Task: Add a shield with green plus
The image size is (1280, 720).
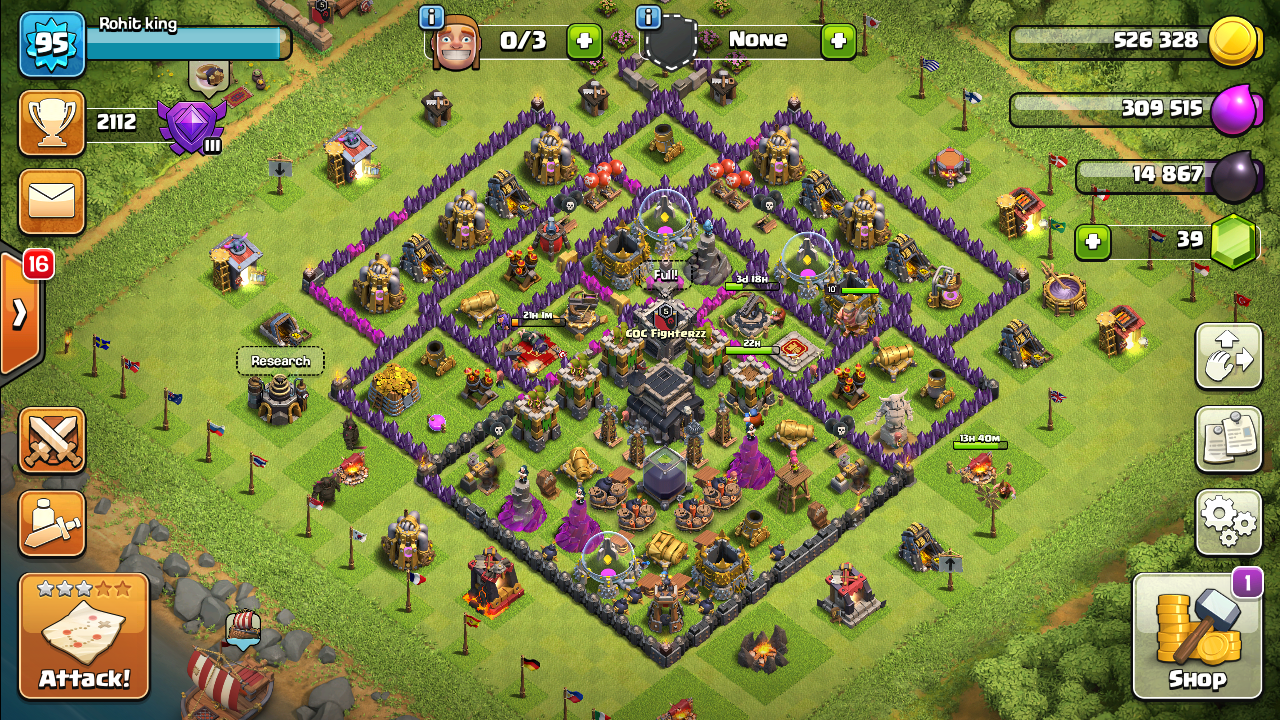Action: coord(838,41)
